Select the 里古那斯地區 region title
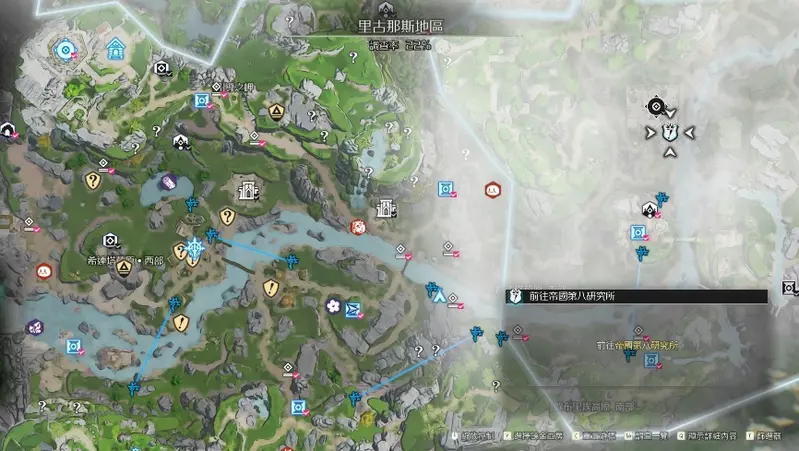Viewport: 799px width, 451px height. click(399, 30)
